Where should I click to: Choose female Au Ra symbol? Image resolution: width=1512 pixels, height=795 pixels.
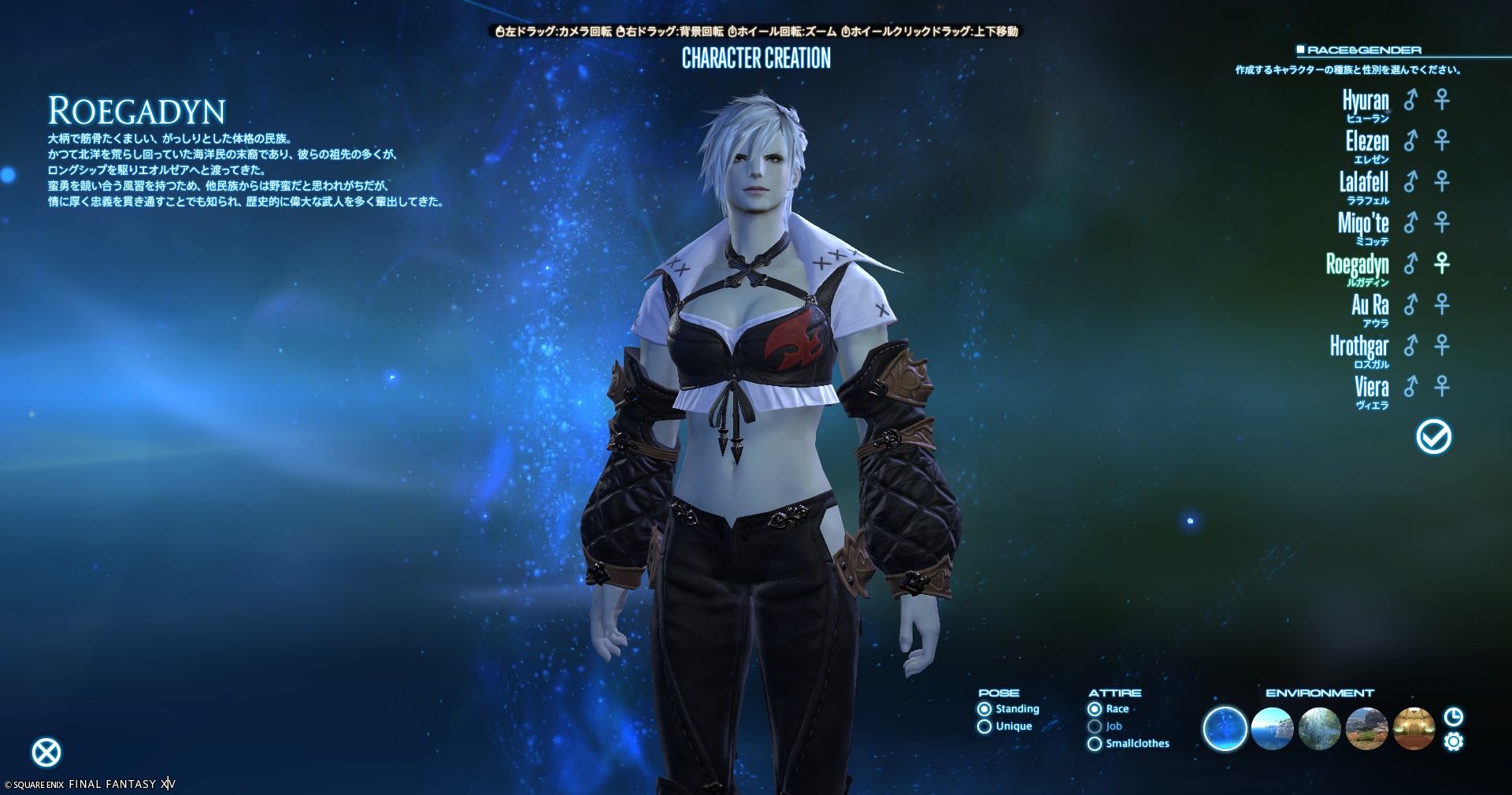tap(1442, 304)
